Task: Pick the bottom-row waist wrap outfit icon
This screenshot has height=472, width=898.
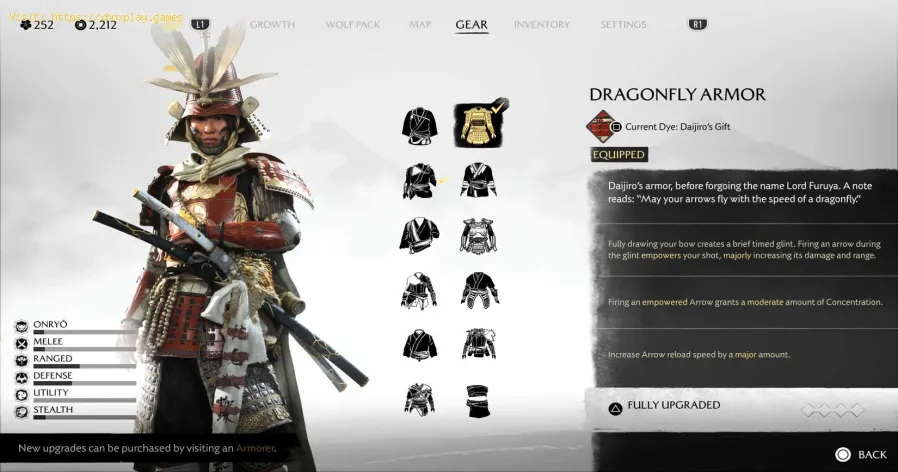Action: point(479,400)
